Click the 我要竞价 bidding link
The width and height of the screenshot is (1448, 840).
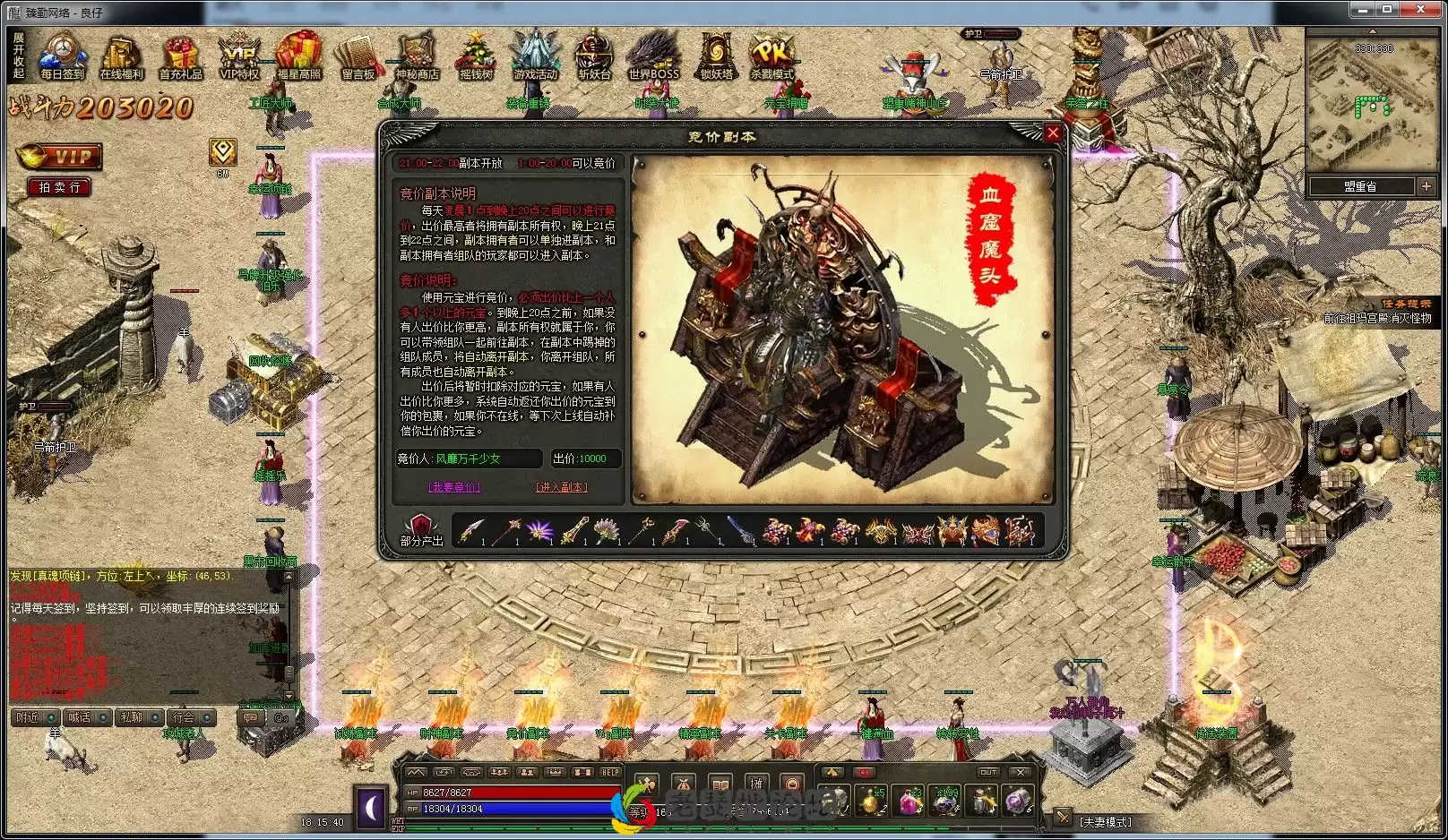[452, 486]
